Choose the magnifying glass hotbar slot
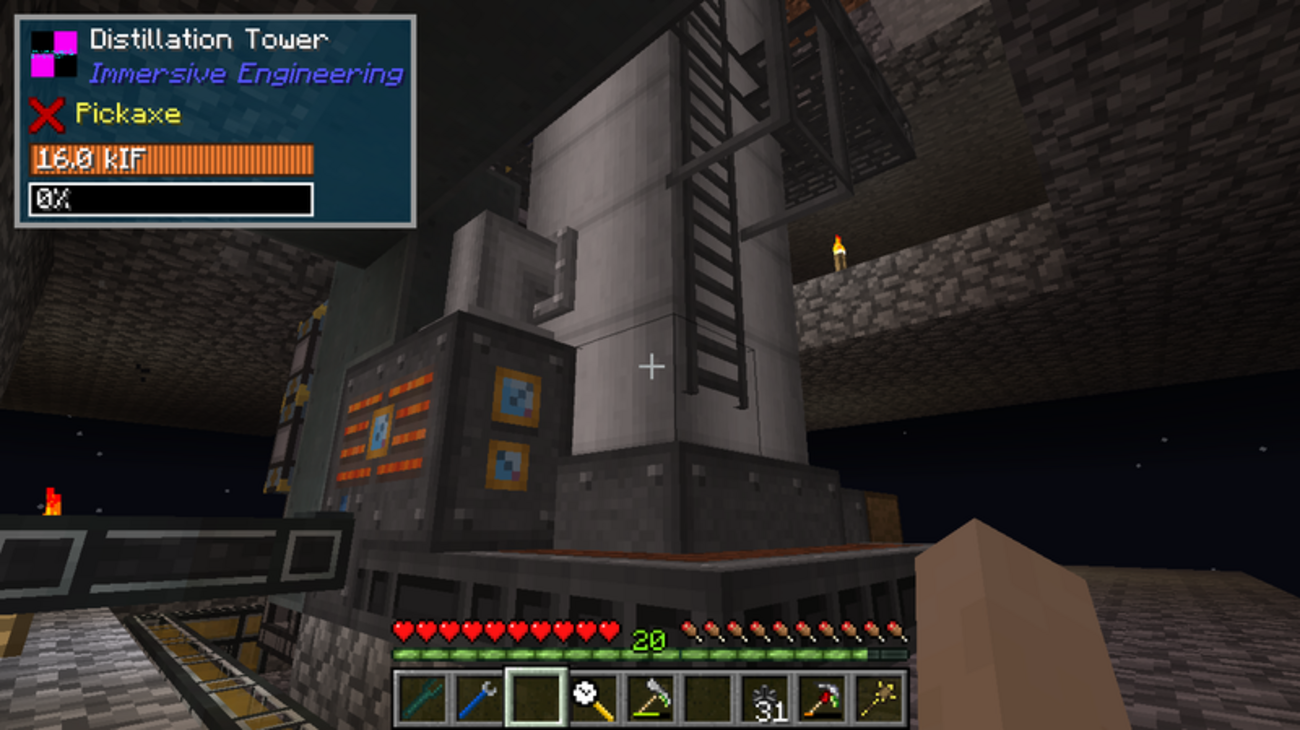Screen dimensions: 1300x730 pos(592,697)
